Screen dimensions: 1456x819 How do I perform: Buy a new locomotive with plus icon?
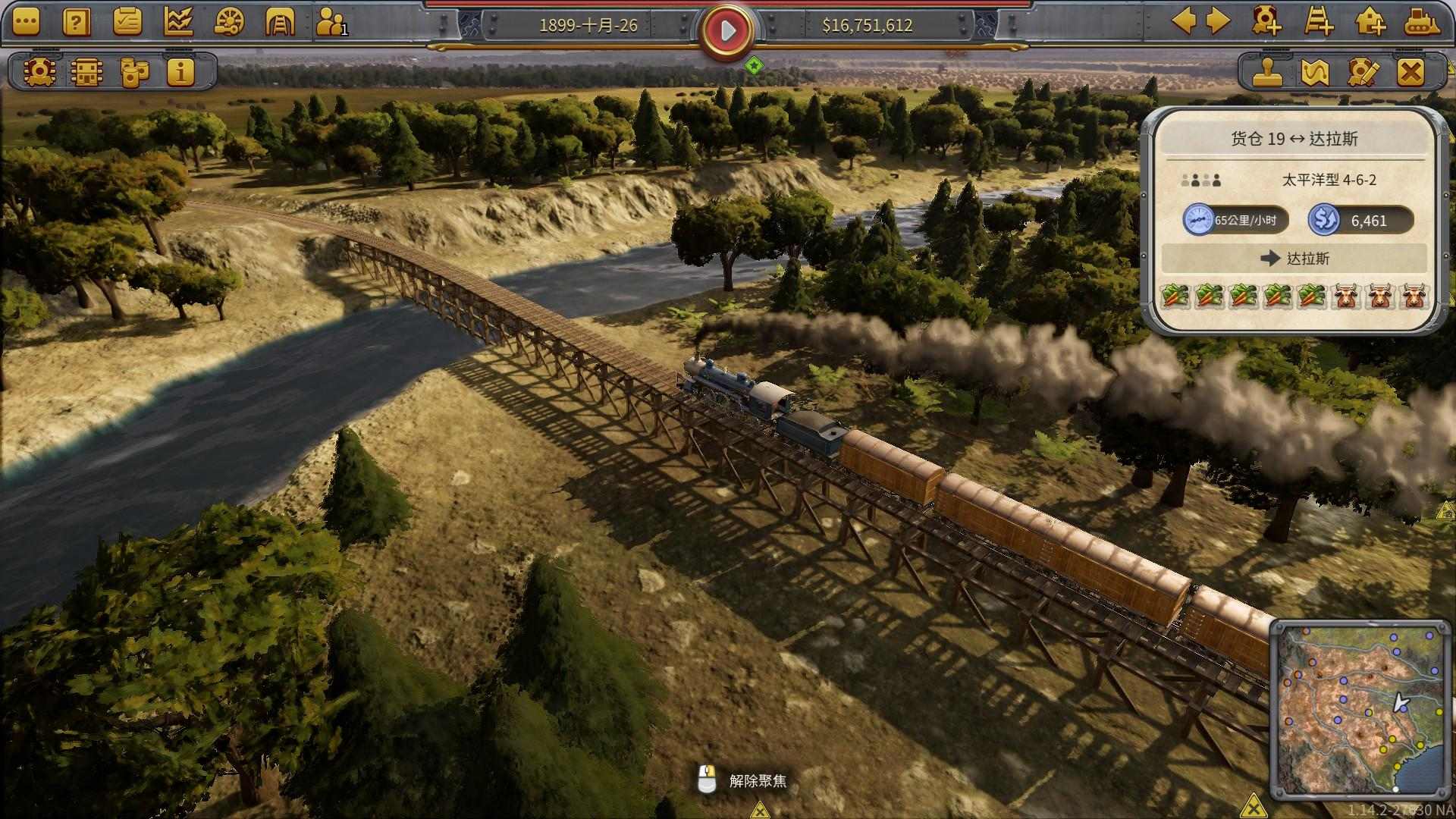click(x=1266, y=21)
